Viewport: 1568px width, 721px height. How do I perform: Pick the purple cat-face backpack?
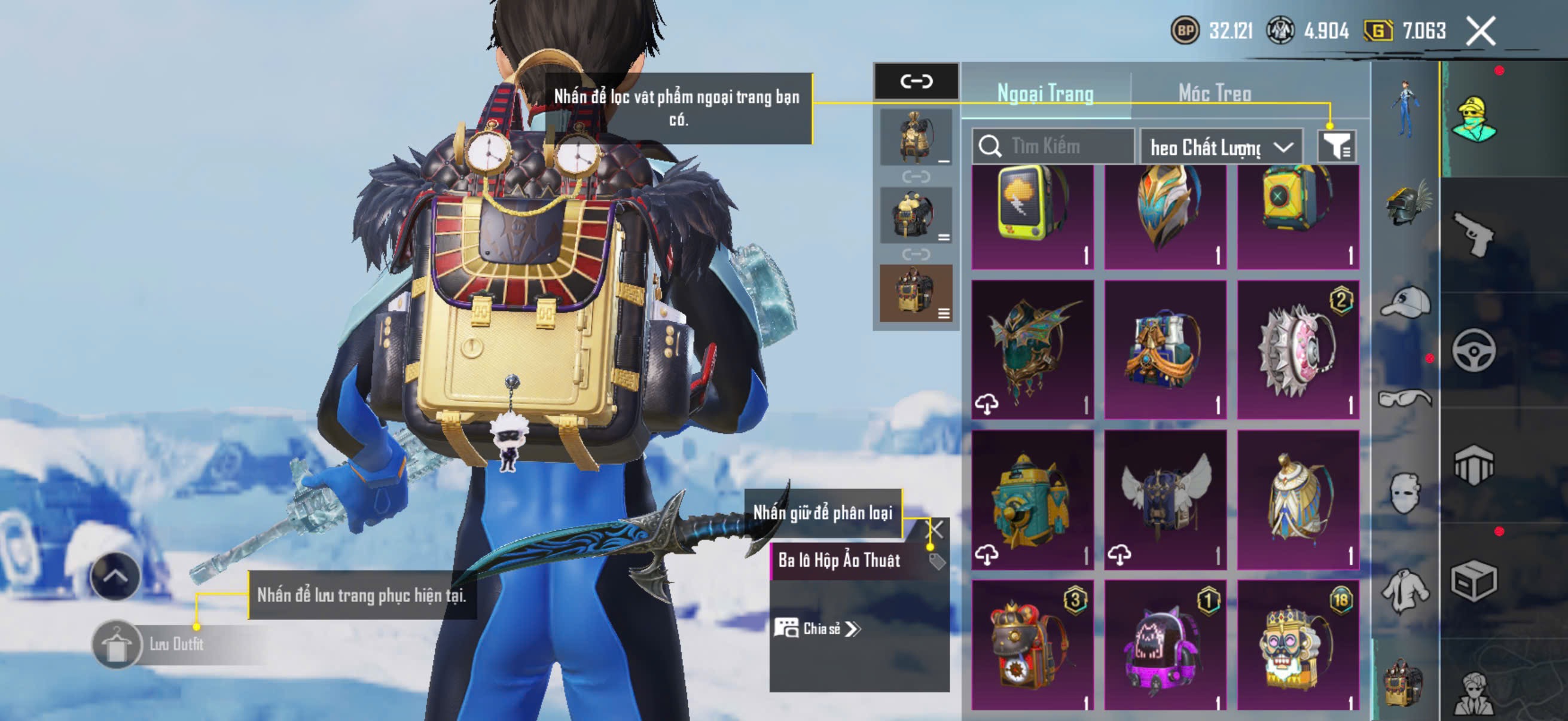click(1165, 647)
